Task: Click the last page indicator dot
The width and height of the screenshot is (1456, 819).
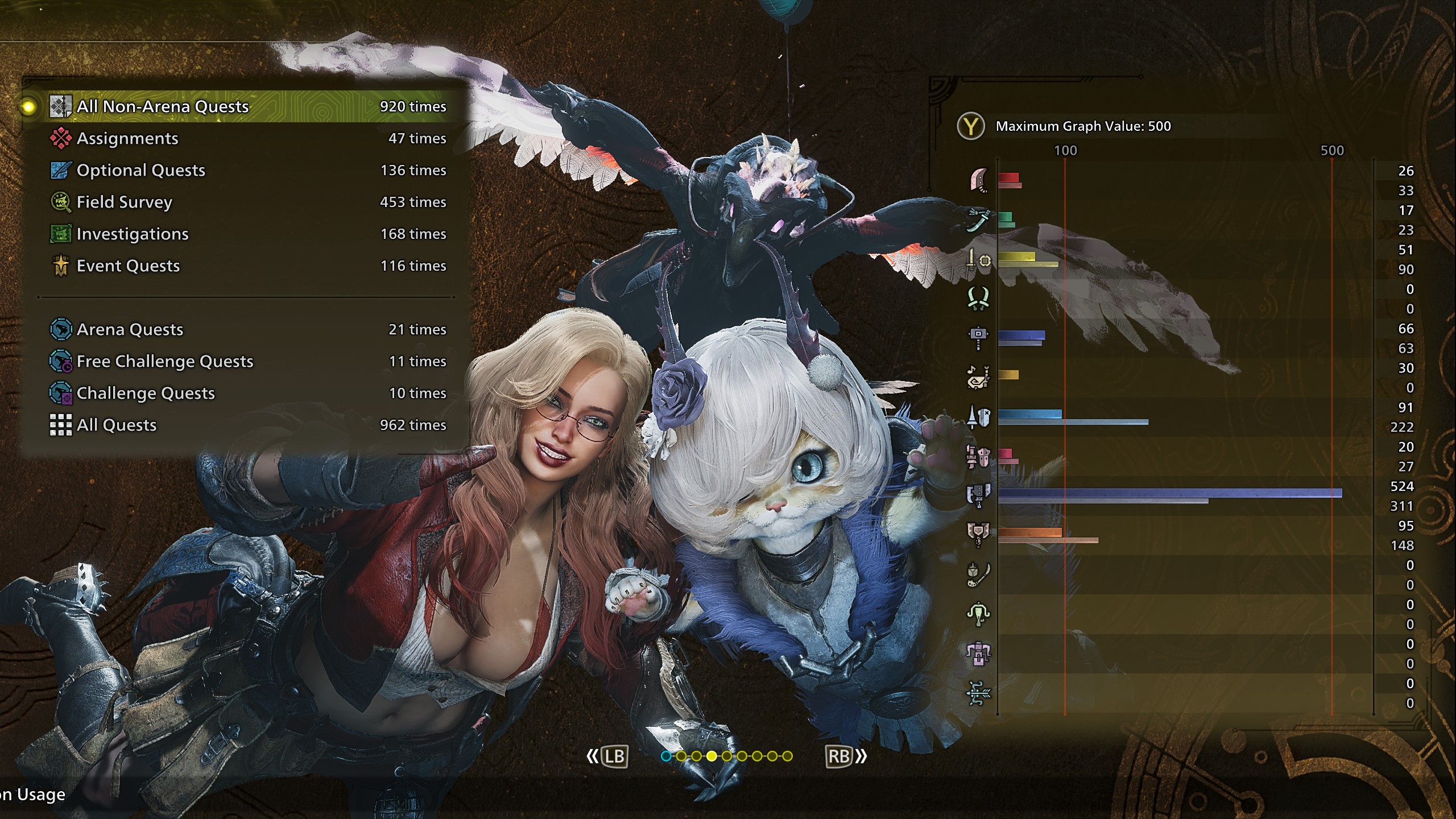Action: [787, 756]
